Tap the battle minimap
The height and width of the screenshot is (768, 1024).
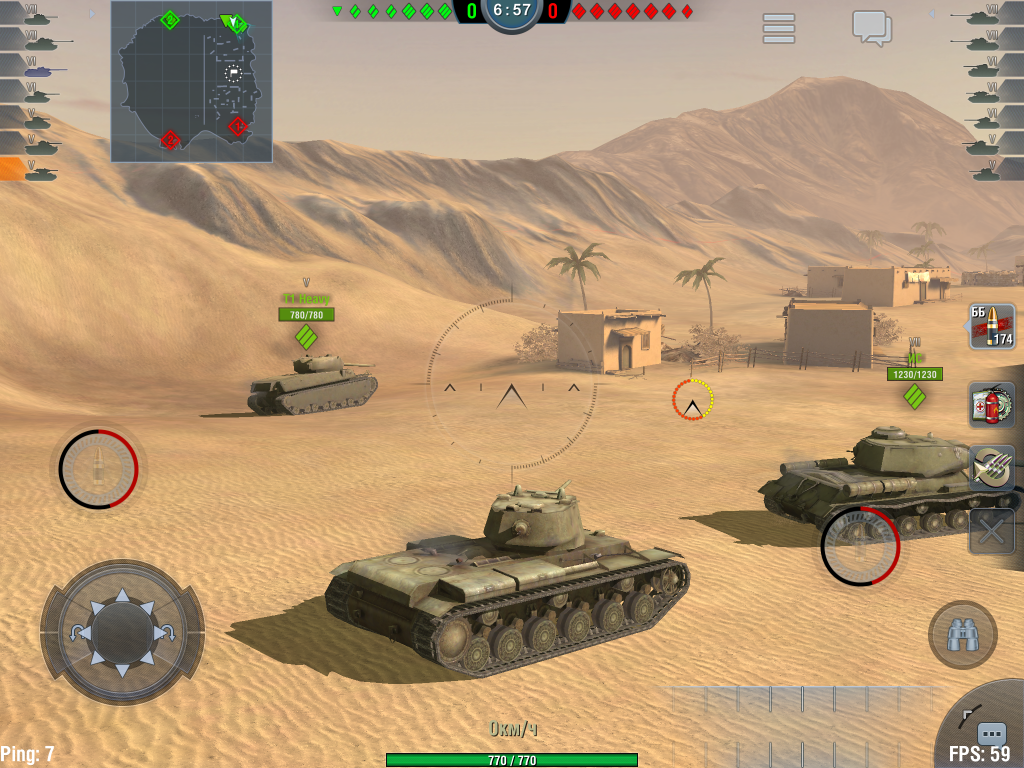(x=191, y=81)
